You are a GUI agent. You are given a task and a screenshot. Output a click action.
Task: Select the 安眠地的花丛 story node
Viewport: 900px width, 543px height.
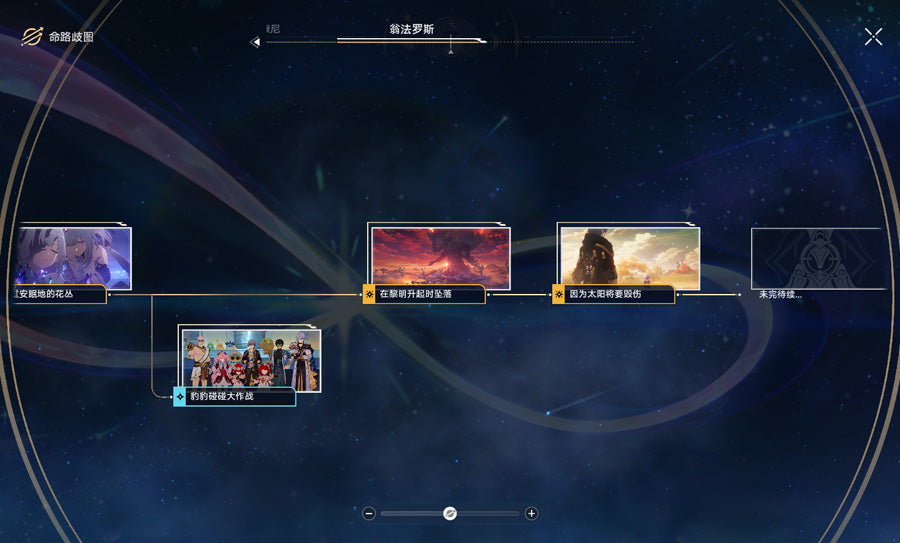point(72,259)
